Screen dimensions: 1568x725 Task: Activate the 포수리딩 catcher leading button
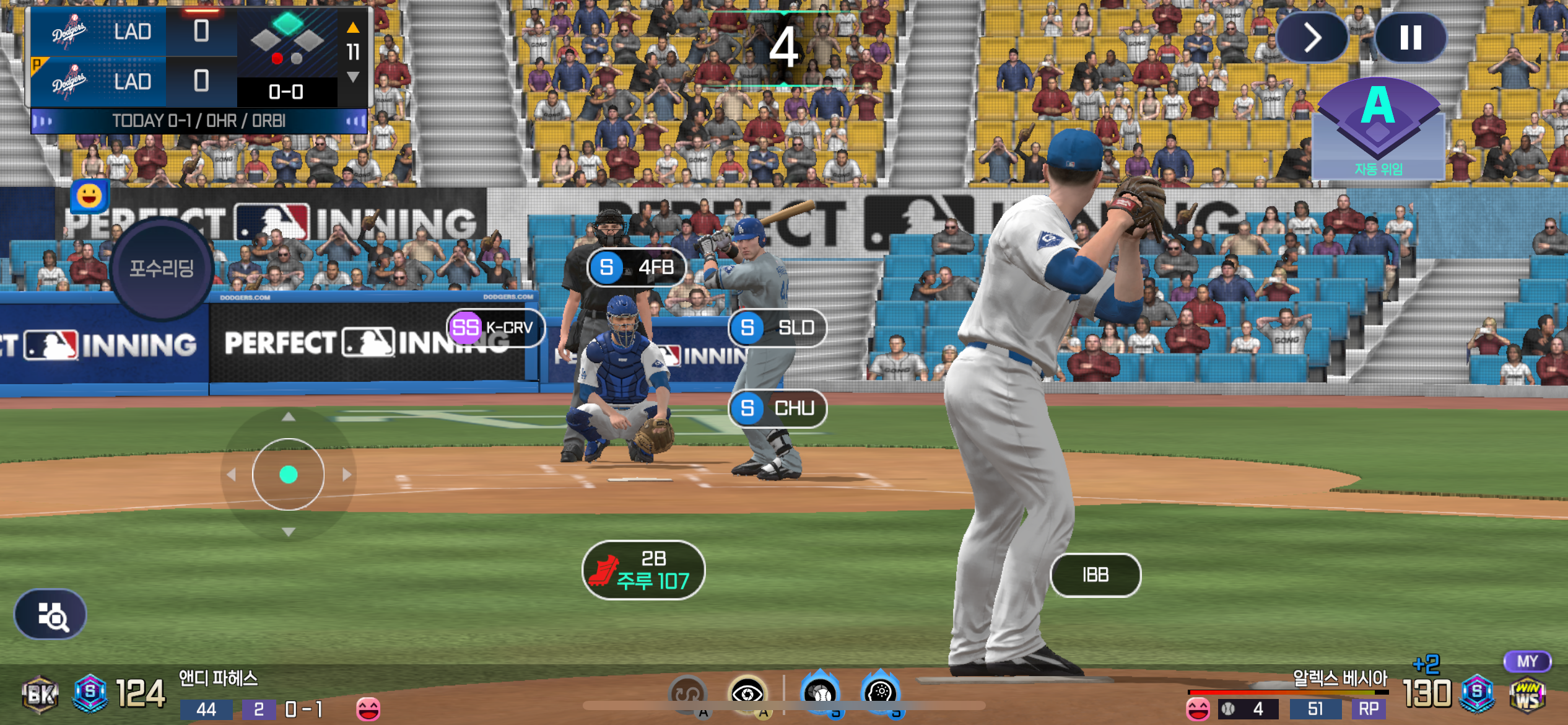pos(162,268)
